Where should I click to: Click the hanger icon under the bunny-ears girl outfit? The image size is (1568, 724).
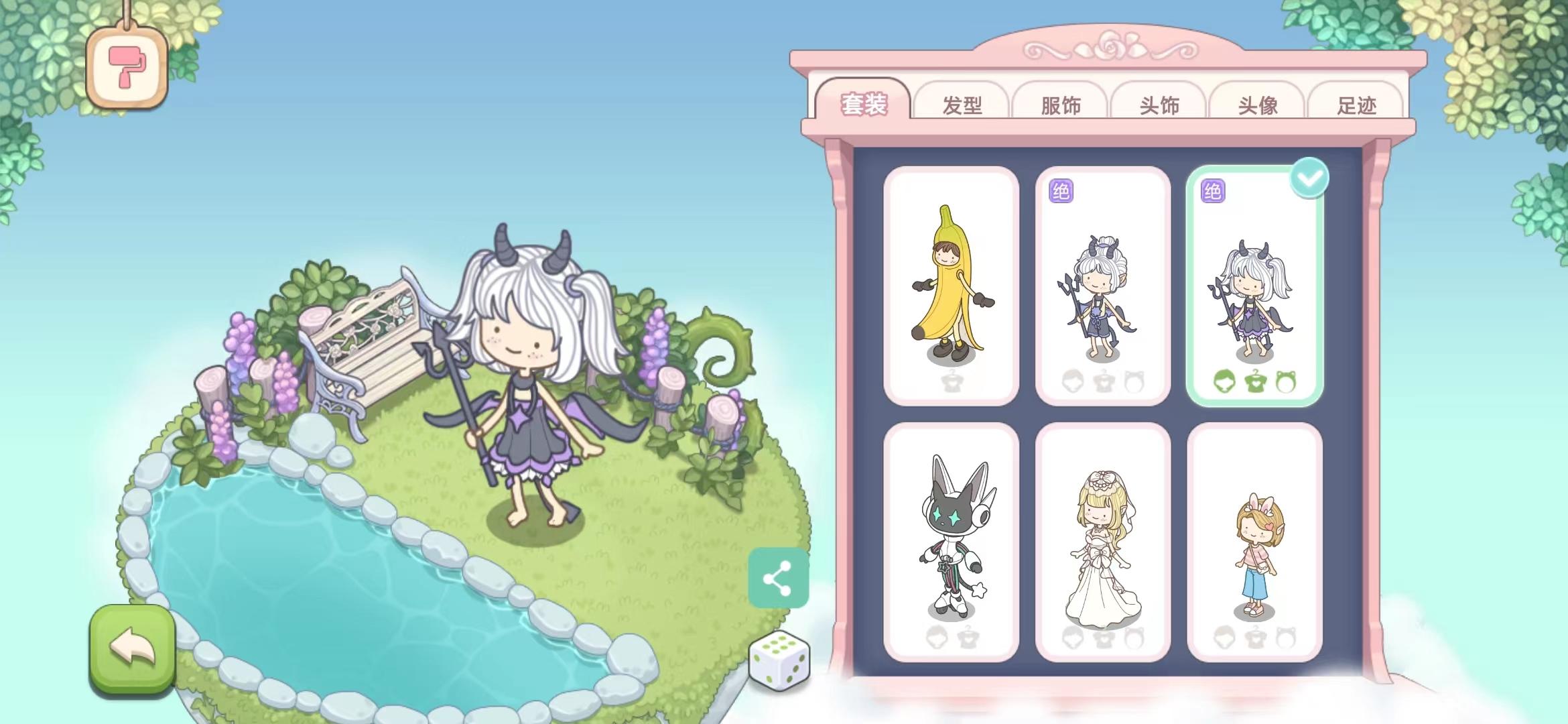click(x=1258, y=639)
